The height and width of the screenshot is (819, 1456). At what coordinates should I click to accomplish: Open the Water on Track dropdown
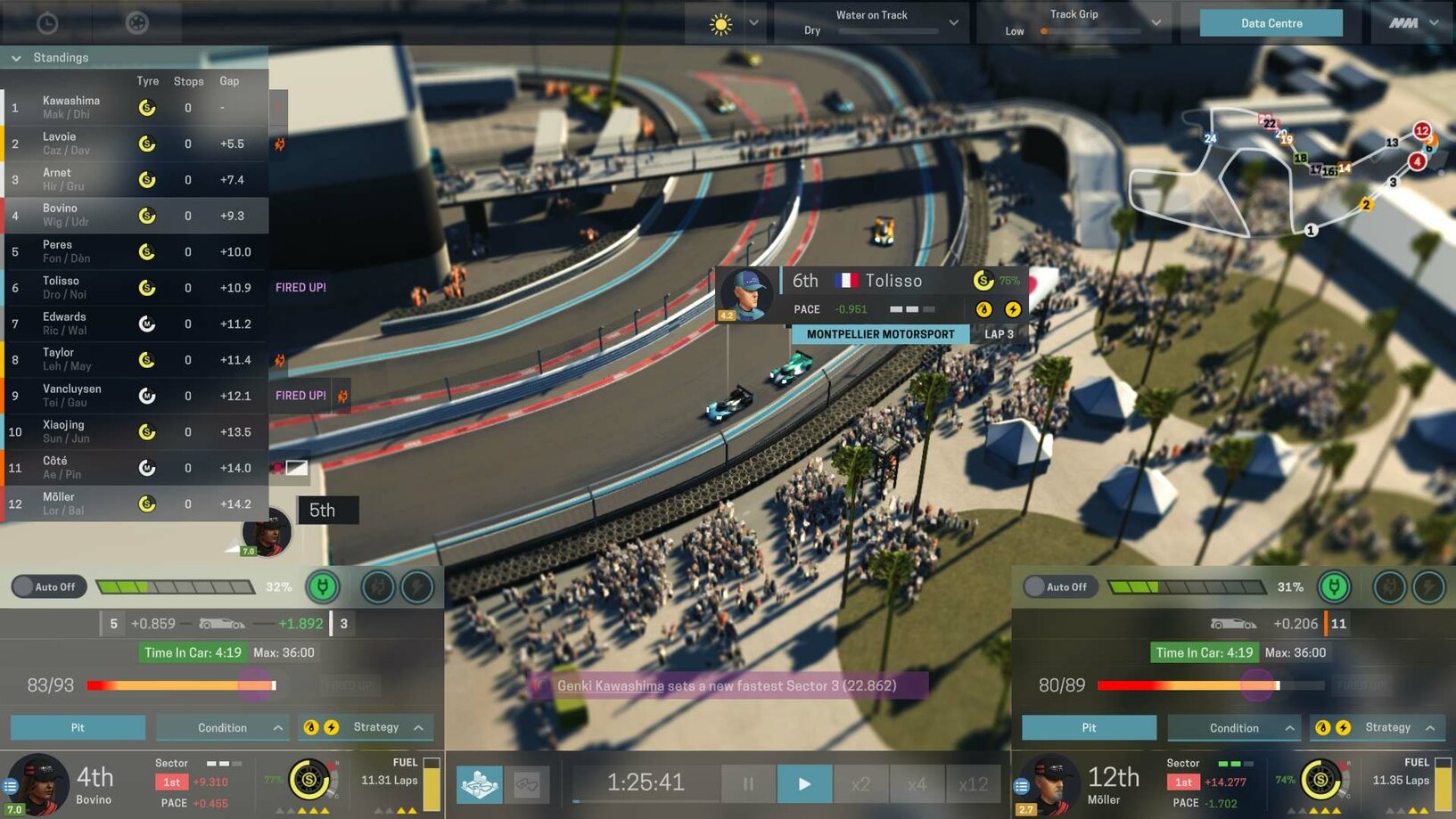[x=953, y=22]
